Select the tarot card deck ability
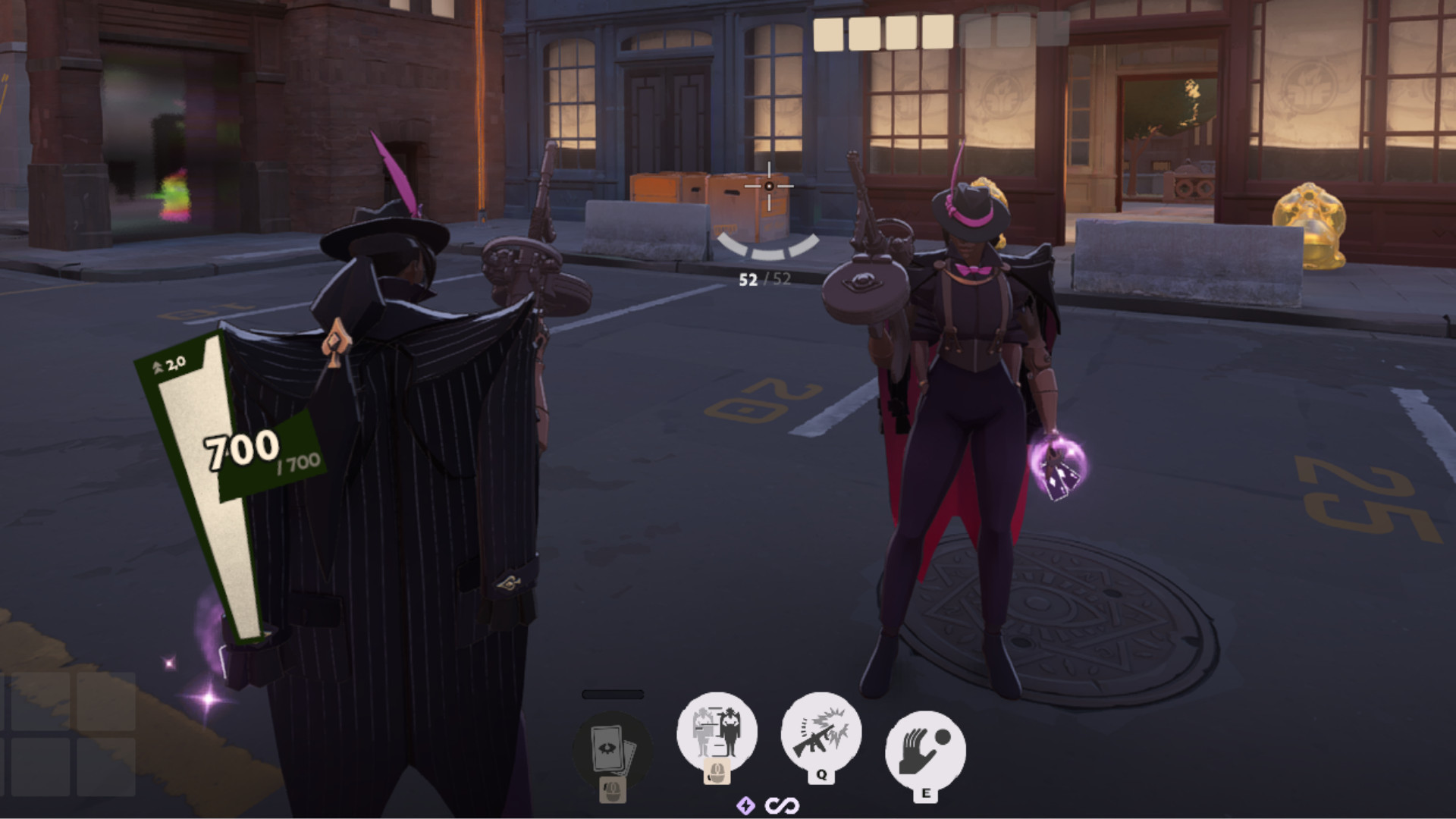 611,747
